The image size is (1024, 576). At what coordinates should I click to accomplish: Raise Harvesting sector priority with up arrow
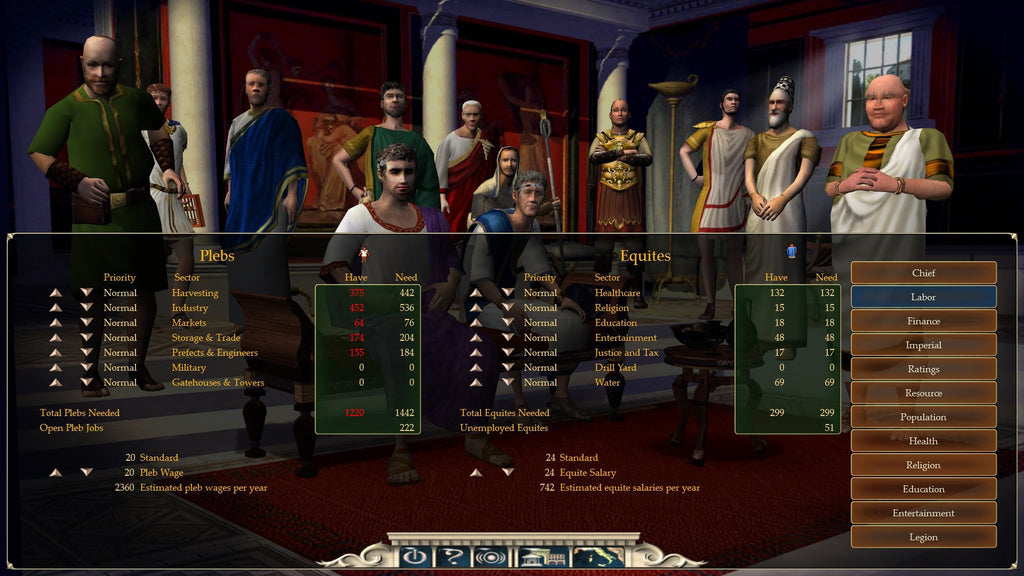[56, 293]
